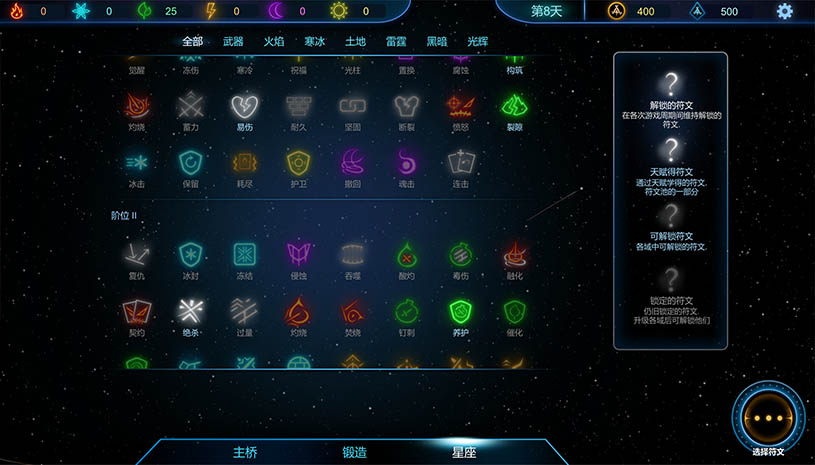Choose the green 裂隙 rune
The height and width of the screenshot is (465, 815).
(514, 105)
